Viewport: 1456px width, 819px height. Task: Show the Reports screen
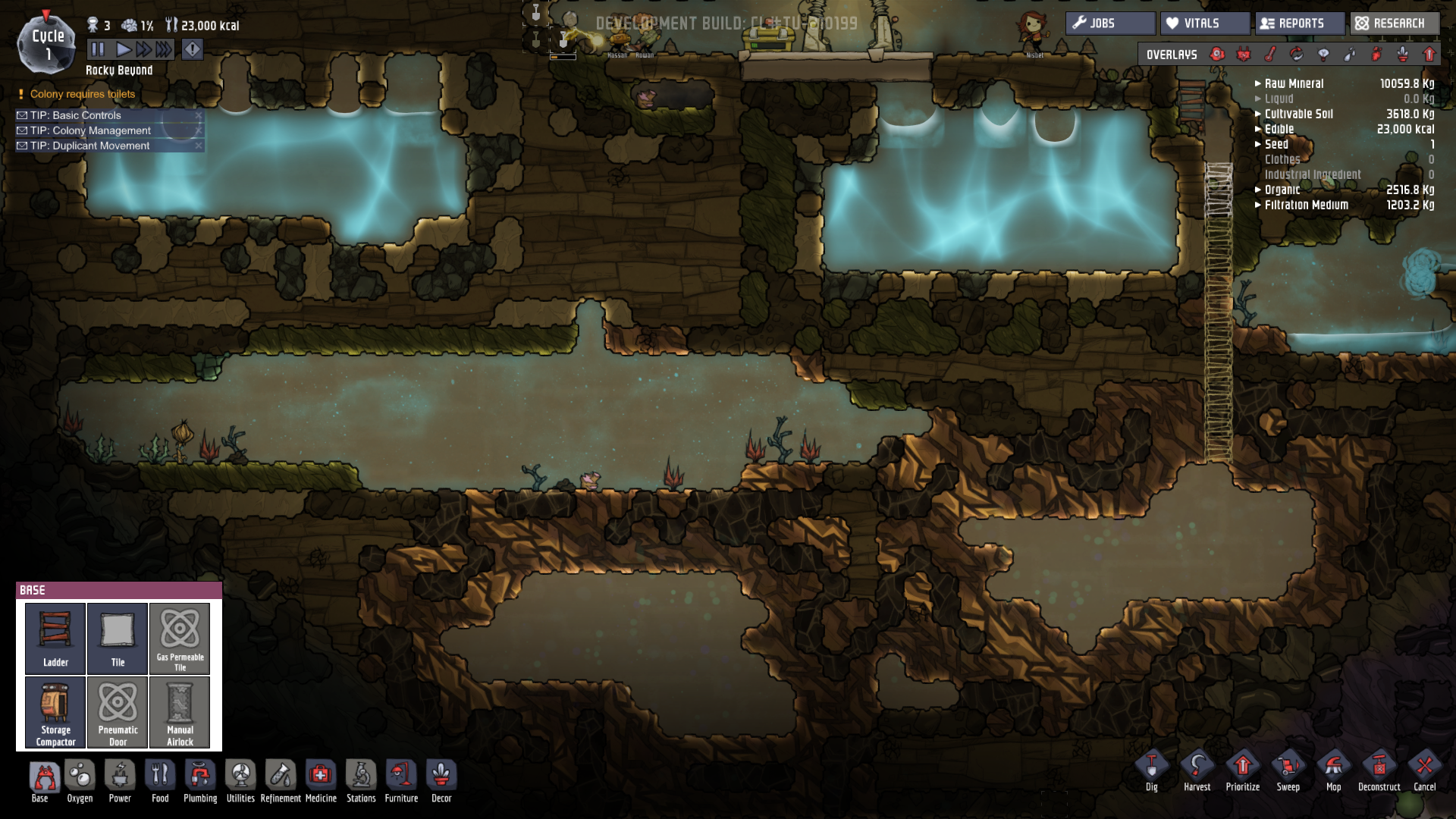tap(1300, 24)
